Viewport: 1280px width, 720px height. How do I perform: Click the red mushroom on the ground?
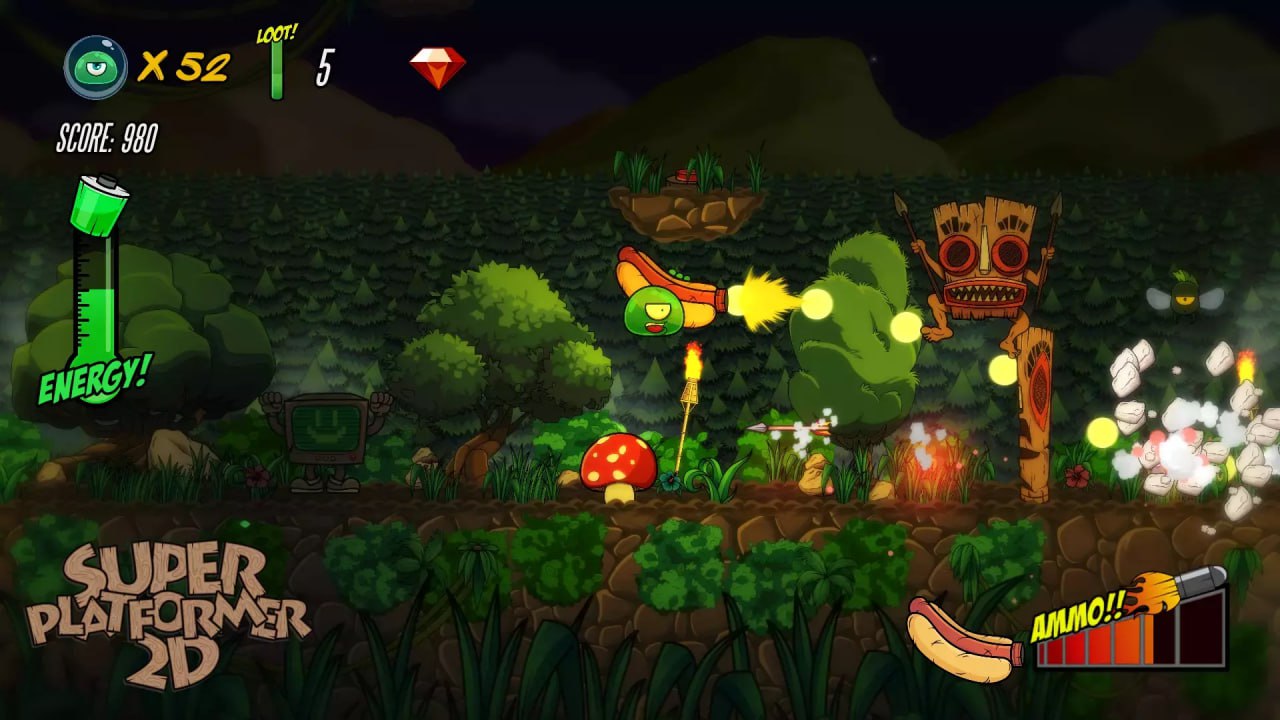click(617, 465)
